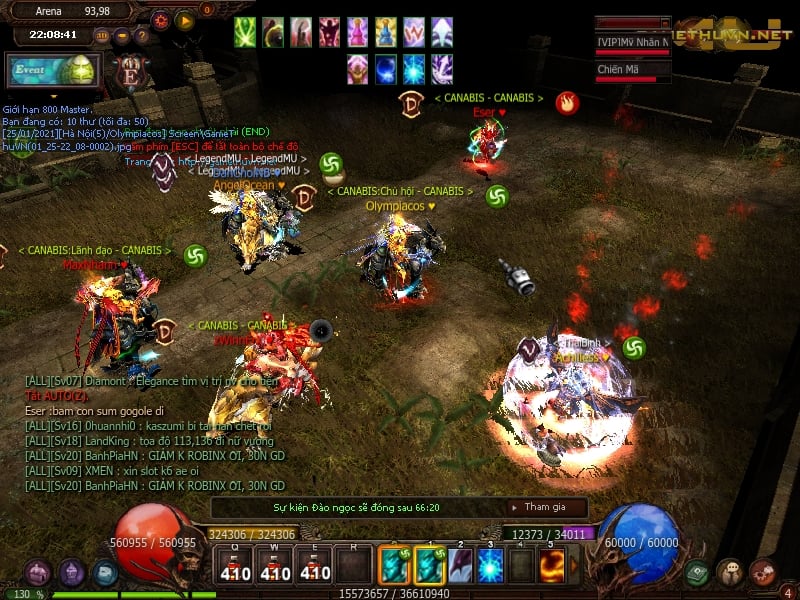Open the speech bubble chat icon

[730, 573]
